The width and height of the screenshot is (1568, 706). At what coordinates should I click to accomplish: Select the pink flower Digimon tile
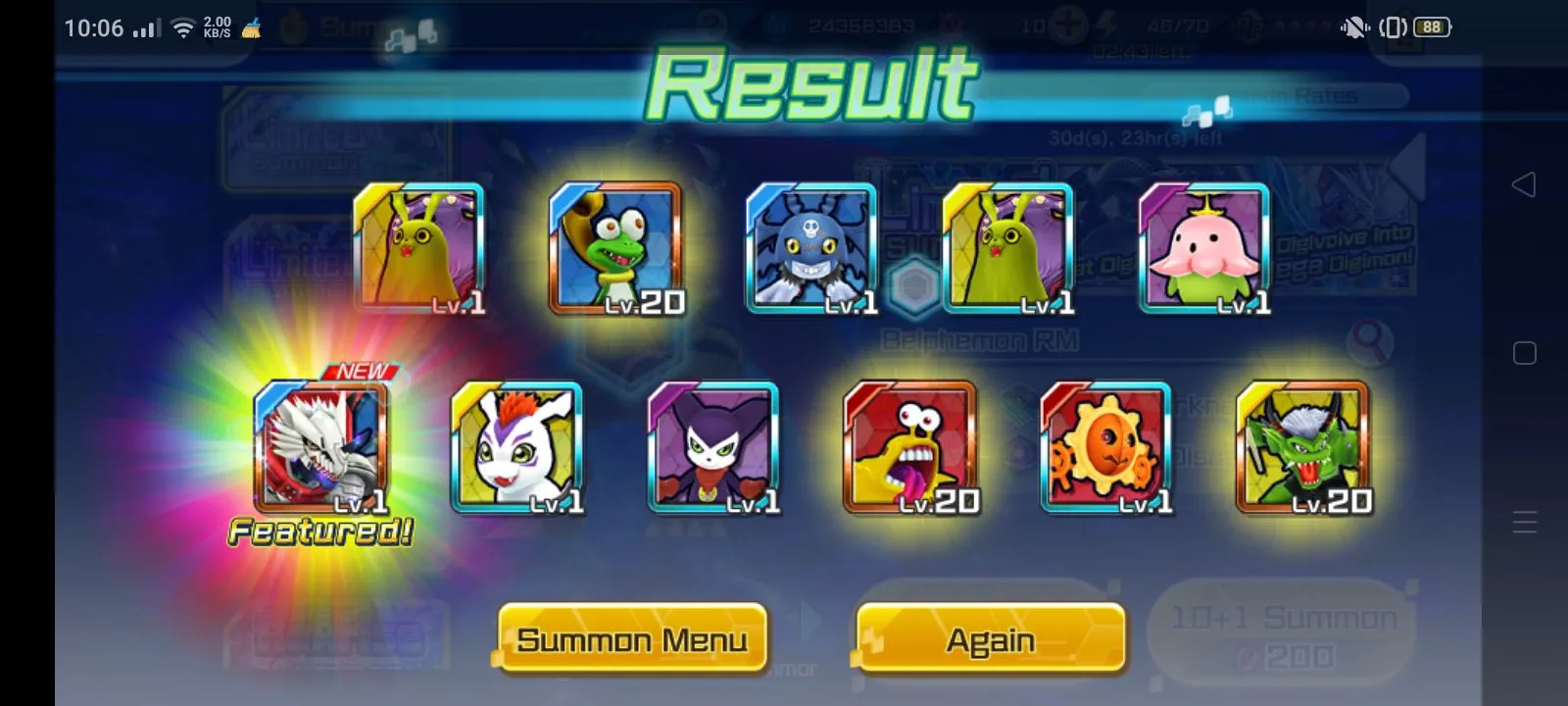(x=1203, y=249)
